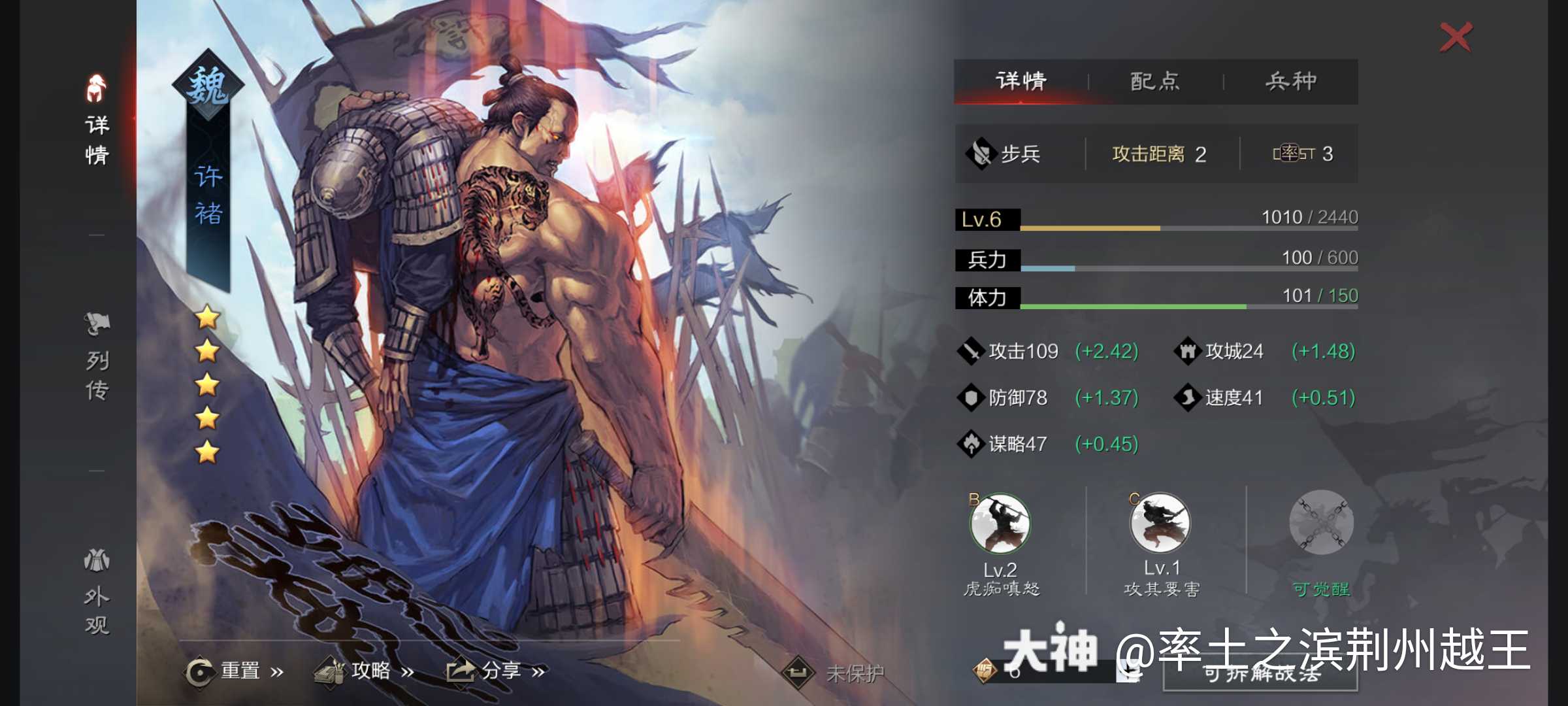Switch to the 兵种 tab
Screen dimensions: 1568x706
[1294, 80]
